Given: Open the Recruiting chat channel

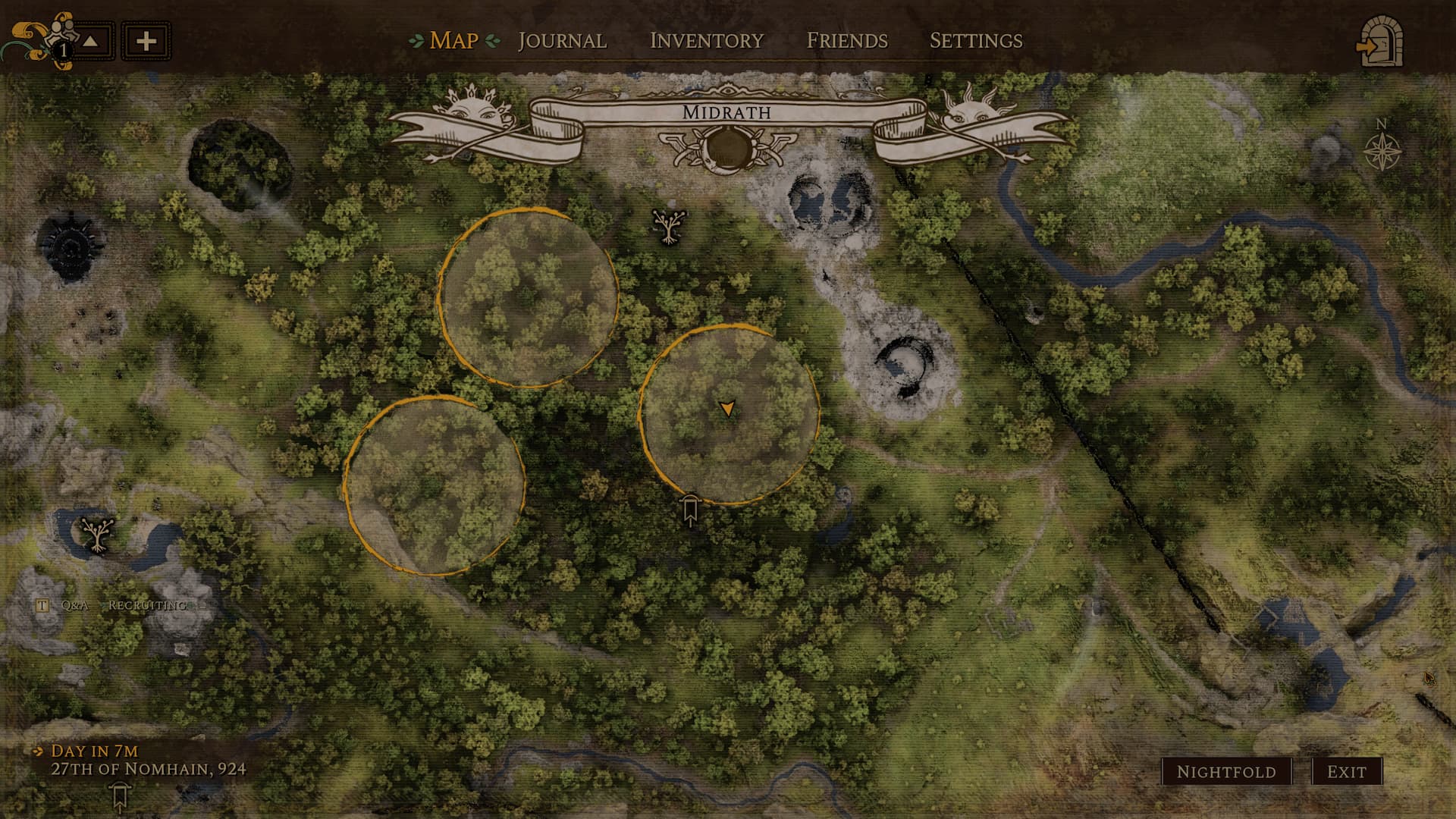Looking at the screenshot, I should click(147, 605).
